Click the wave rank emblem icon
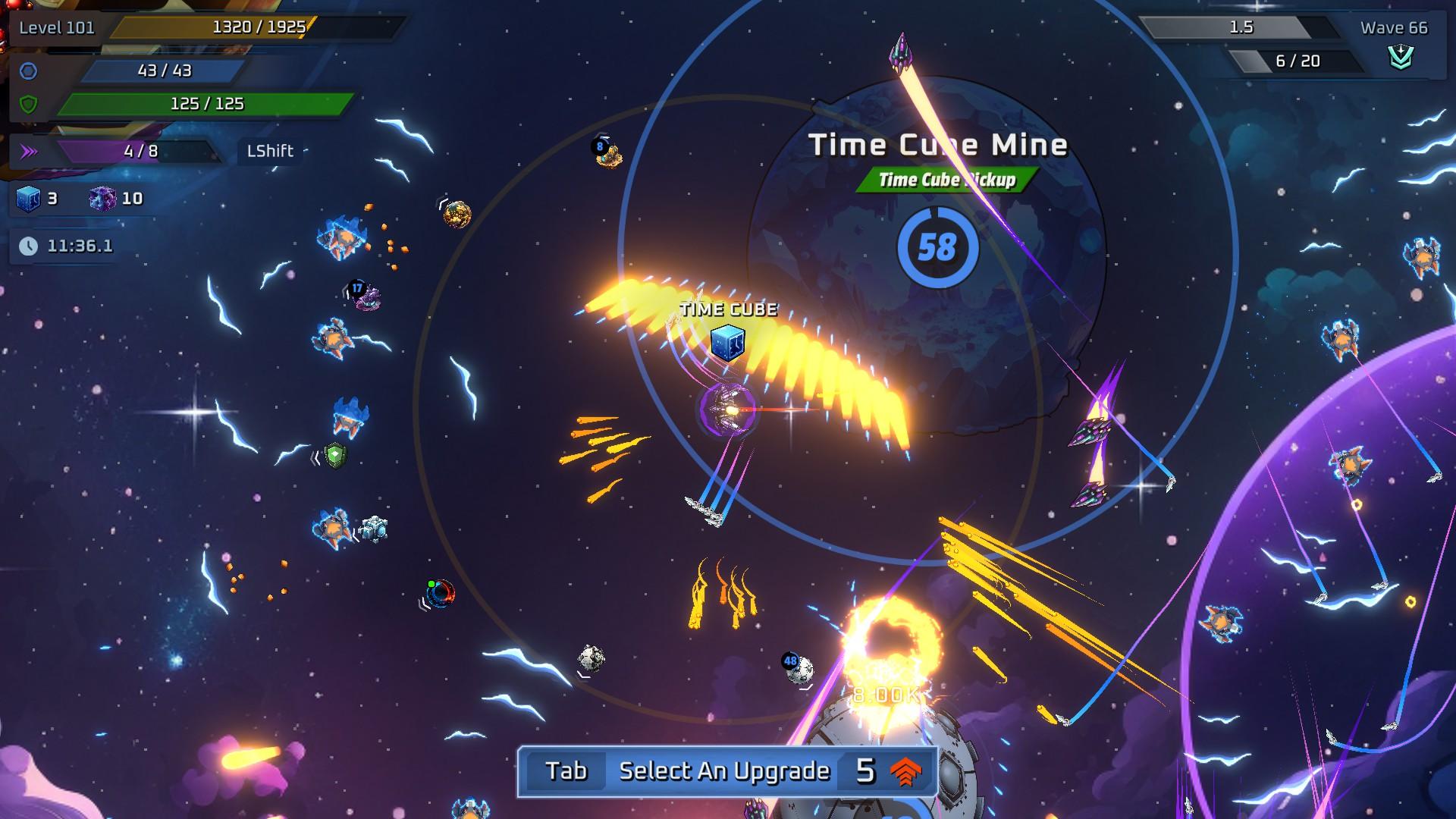This screenshot has height=819, width=1456. click(1401, 58)
